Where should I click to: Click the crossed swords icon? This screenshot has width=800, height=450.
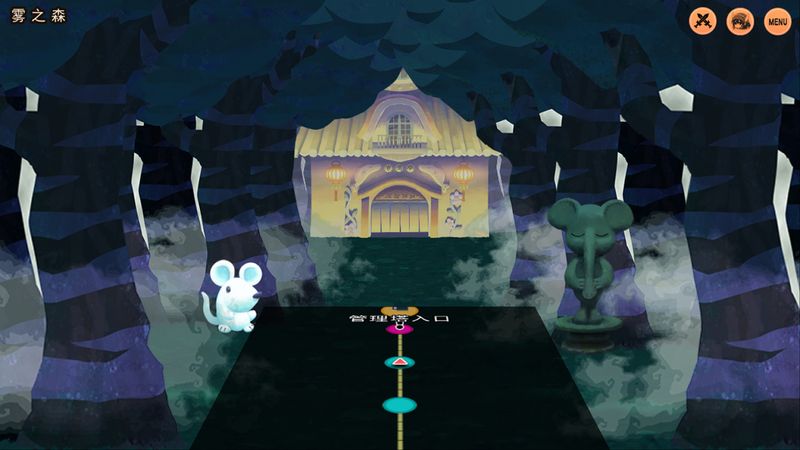pyautogui.click(x=704, y=21)
